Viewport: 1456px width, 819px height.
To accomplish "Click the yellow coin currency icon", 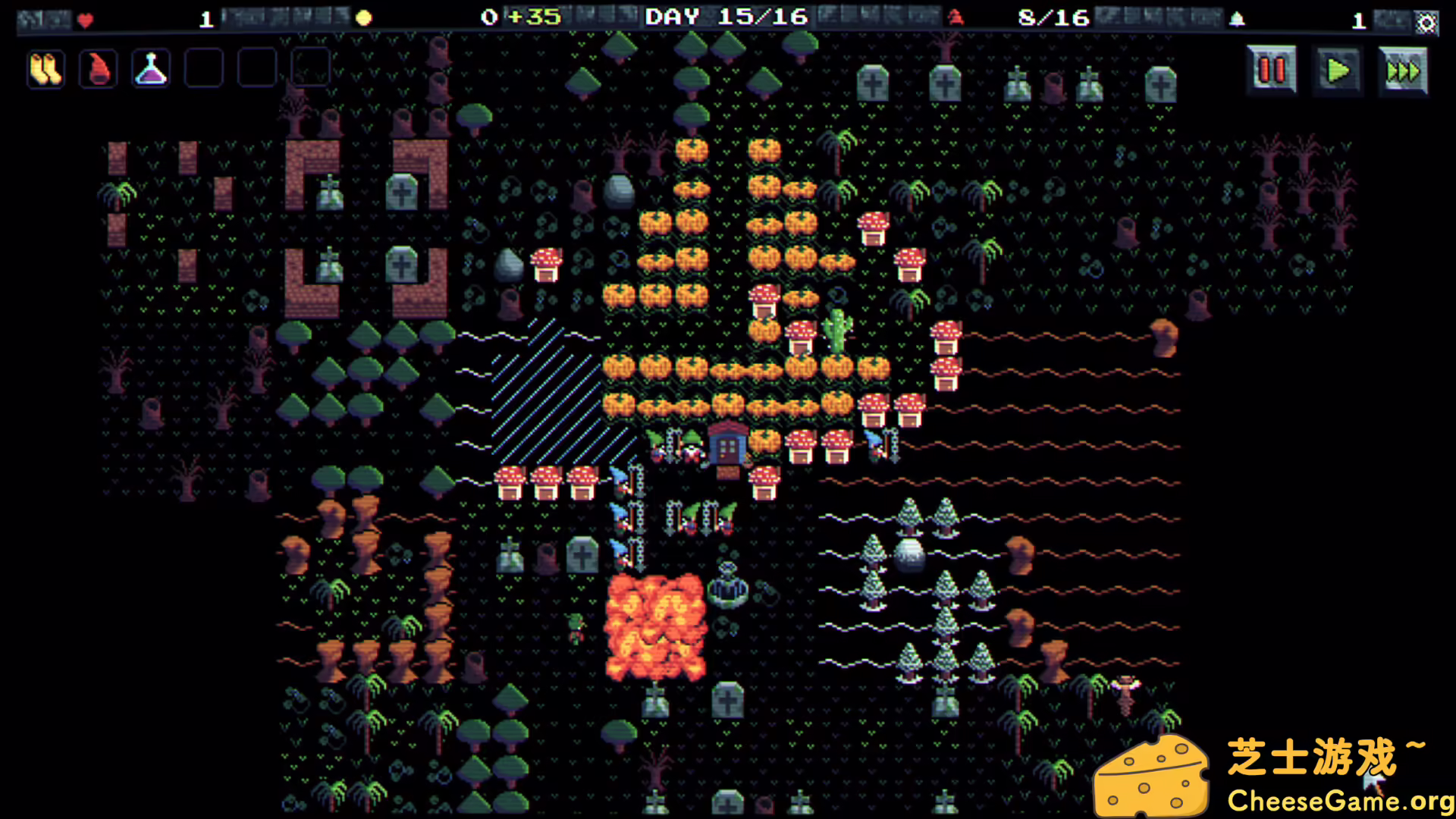I will click(363, 17).
